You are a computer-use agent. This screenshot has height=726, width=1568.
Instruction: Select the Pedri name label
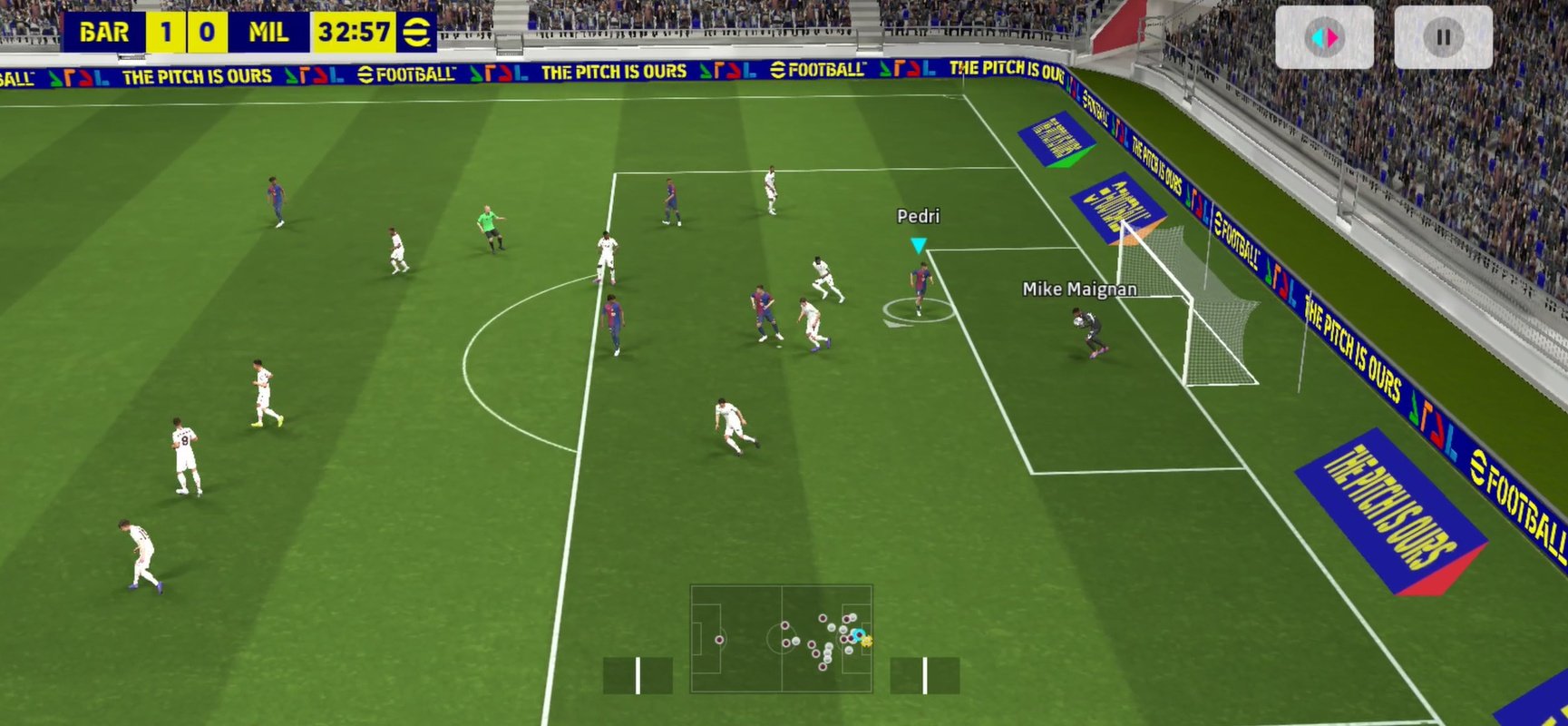[x=918, y=215]
